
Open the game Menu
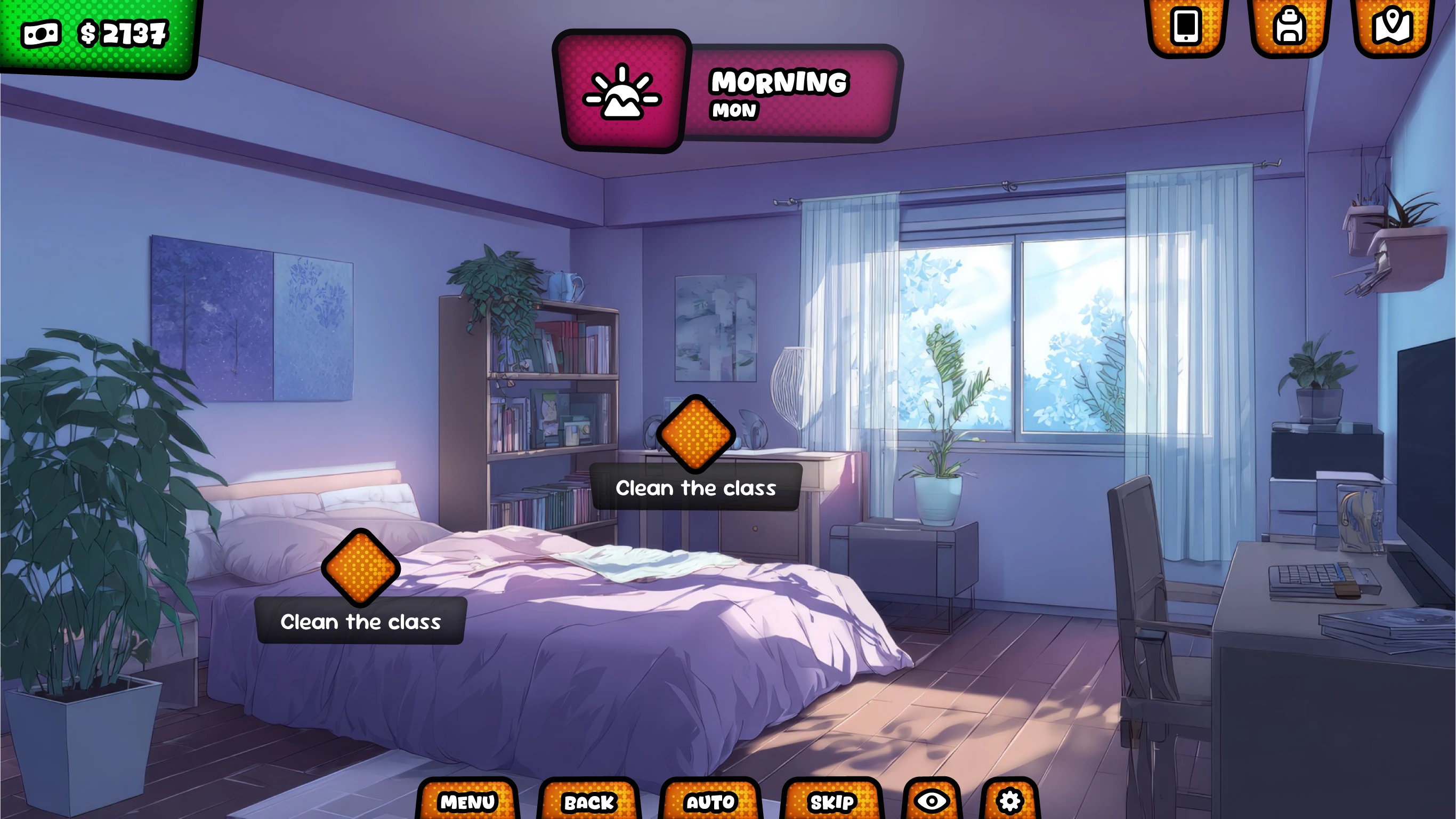(467, 801)
